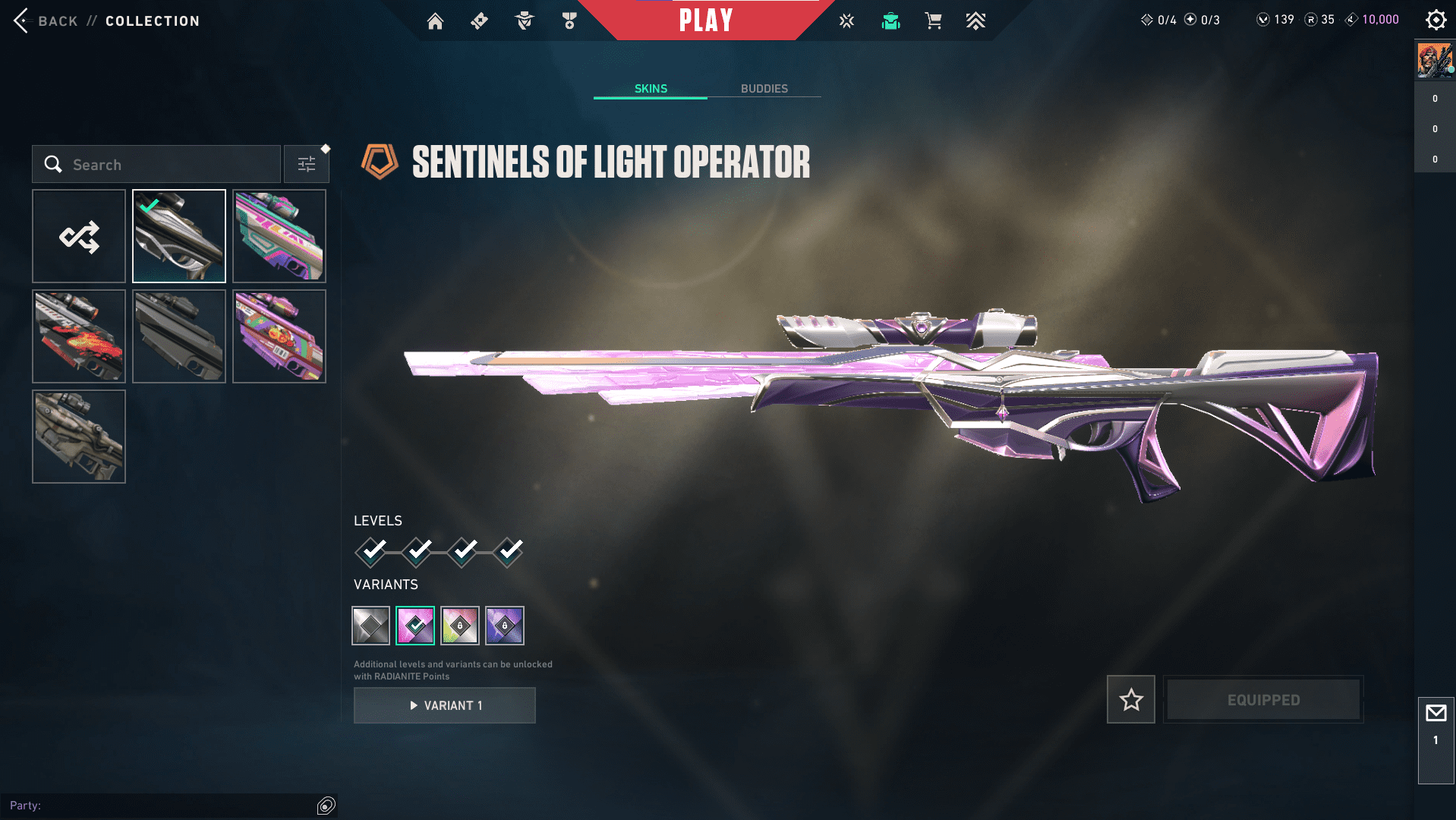Select the camo Operator skin thumbnail
1456x820 pixels.
click(79, 437)
